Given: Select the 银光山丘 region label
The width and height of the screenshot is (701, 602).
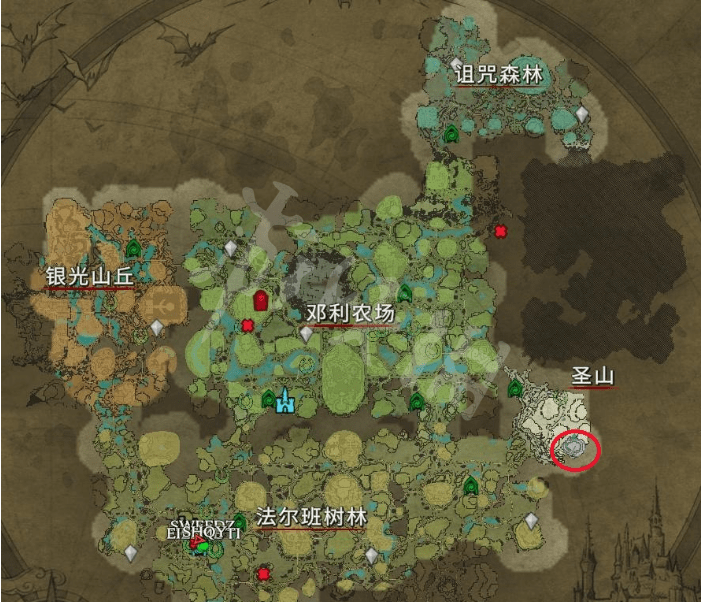Looking at the screenshot, I should [89, 276].
